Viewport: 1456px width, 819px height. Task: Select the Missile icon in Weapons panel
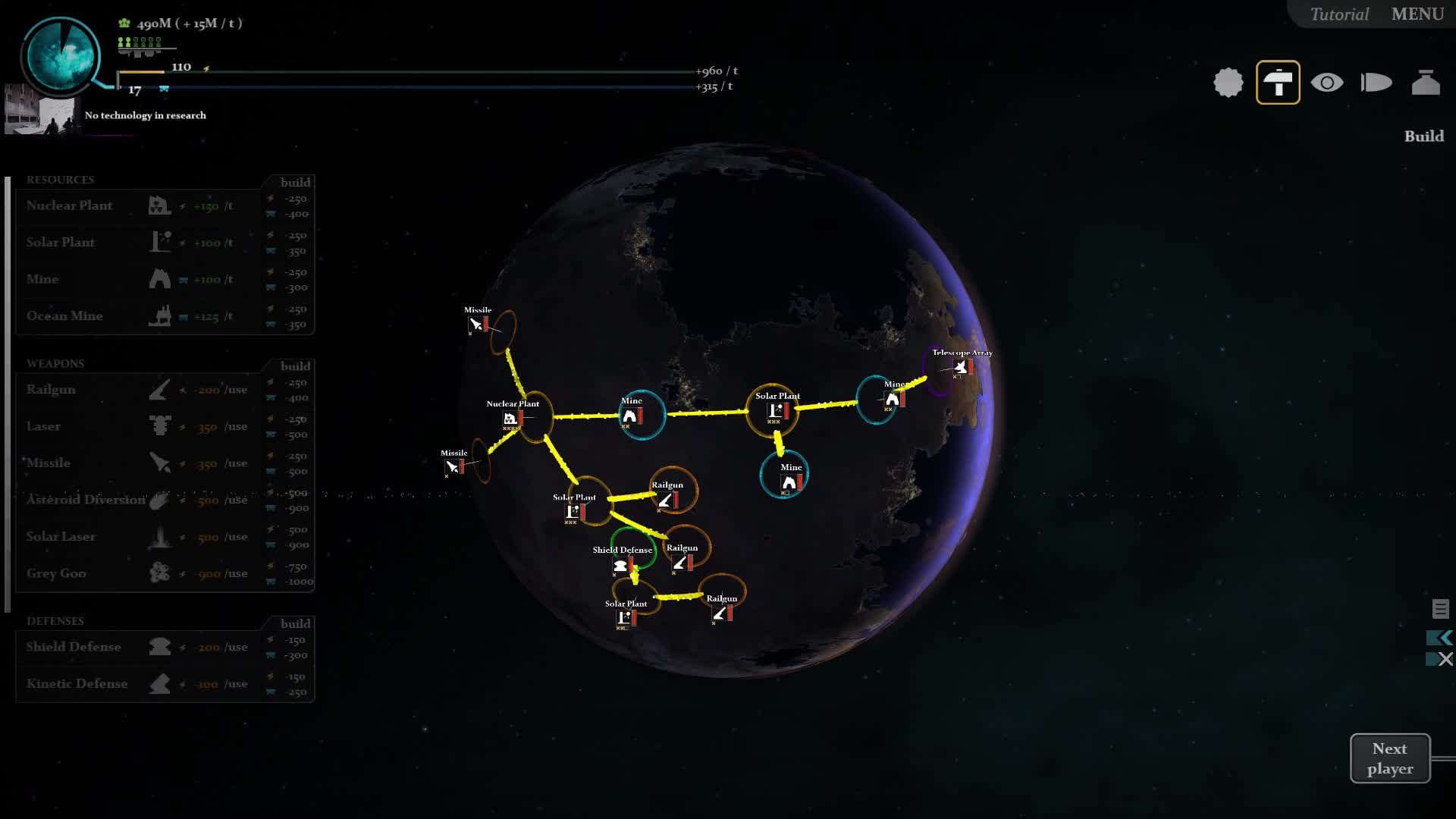click(x=159, y=463)
